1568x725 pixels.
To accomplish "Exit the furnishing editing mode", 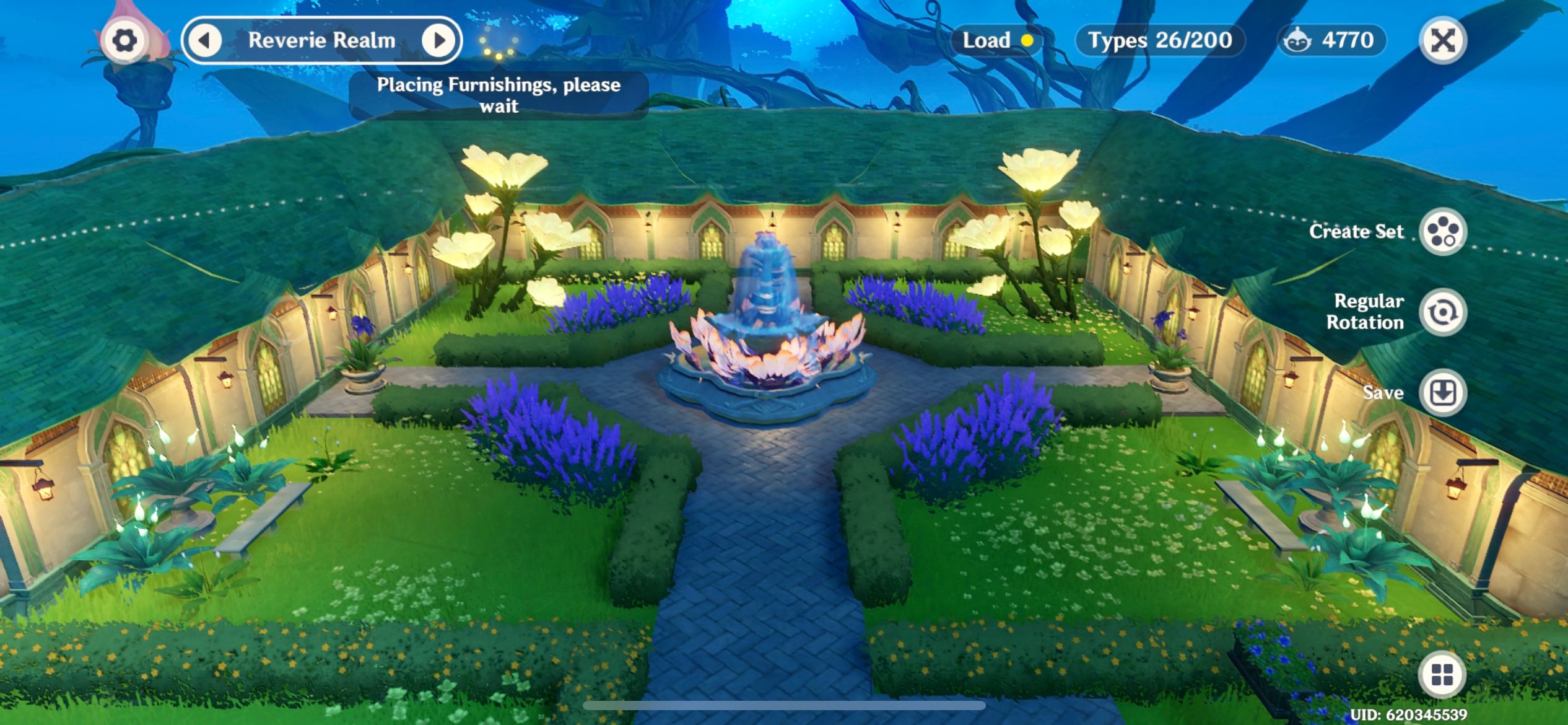I will tap(1443, 40).
